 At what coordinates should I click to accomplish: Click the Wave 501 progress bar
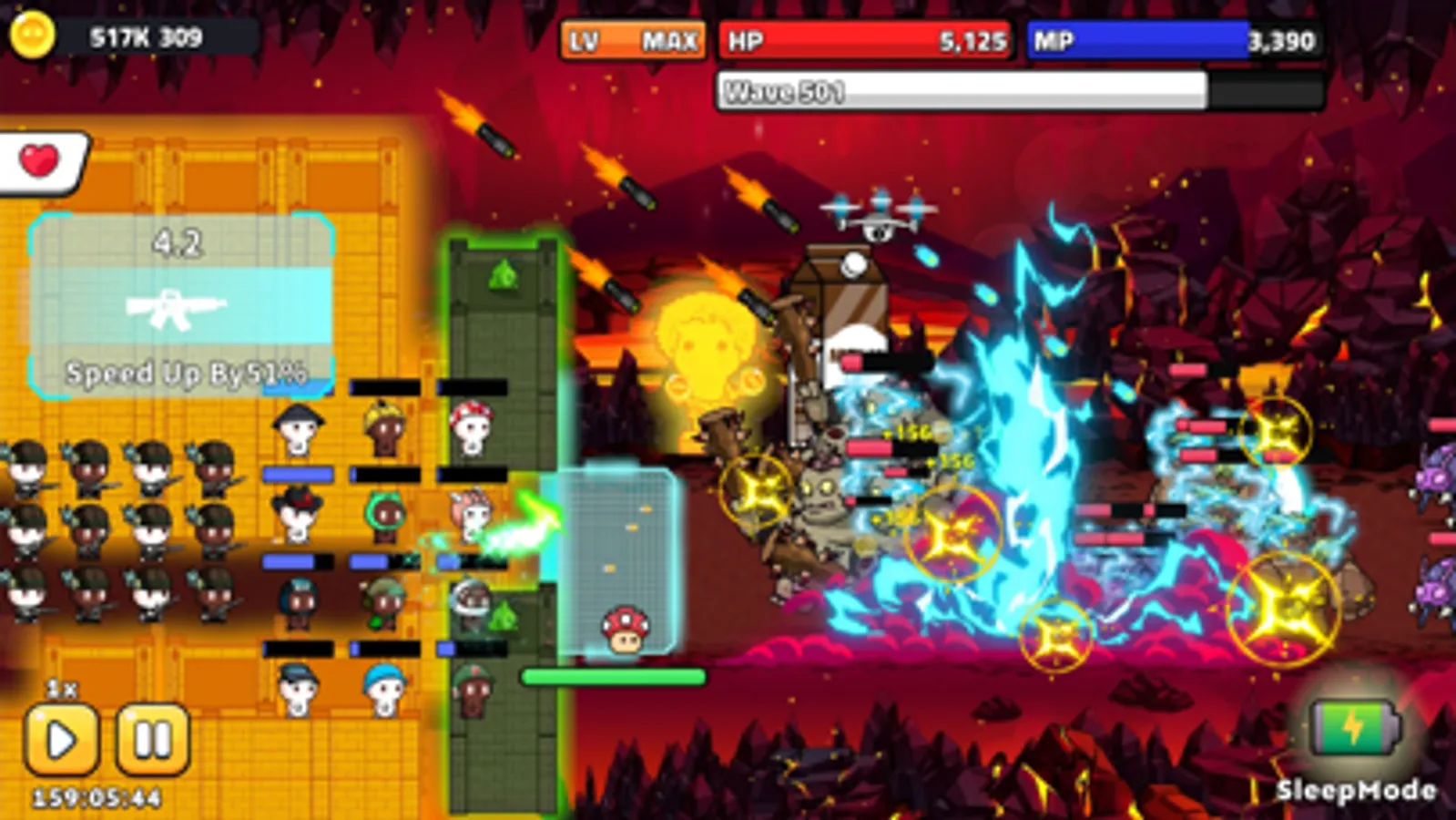coord(965,91)
